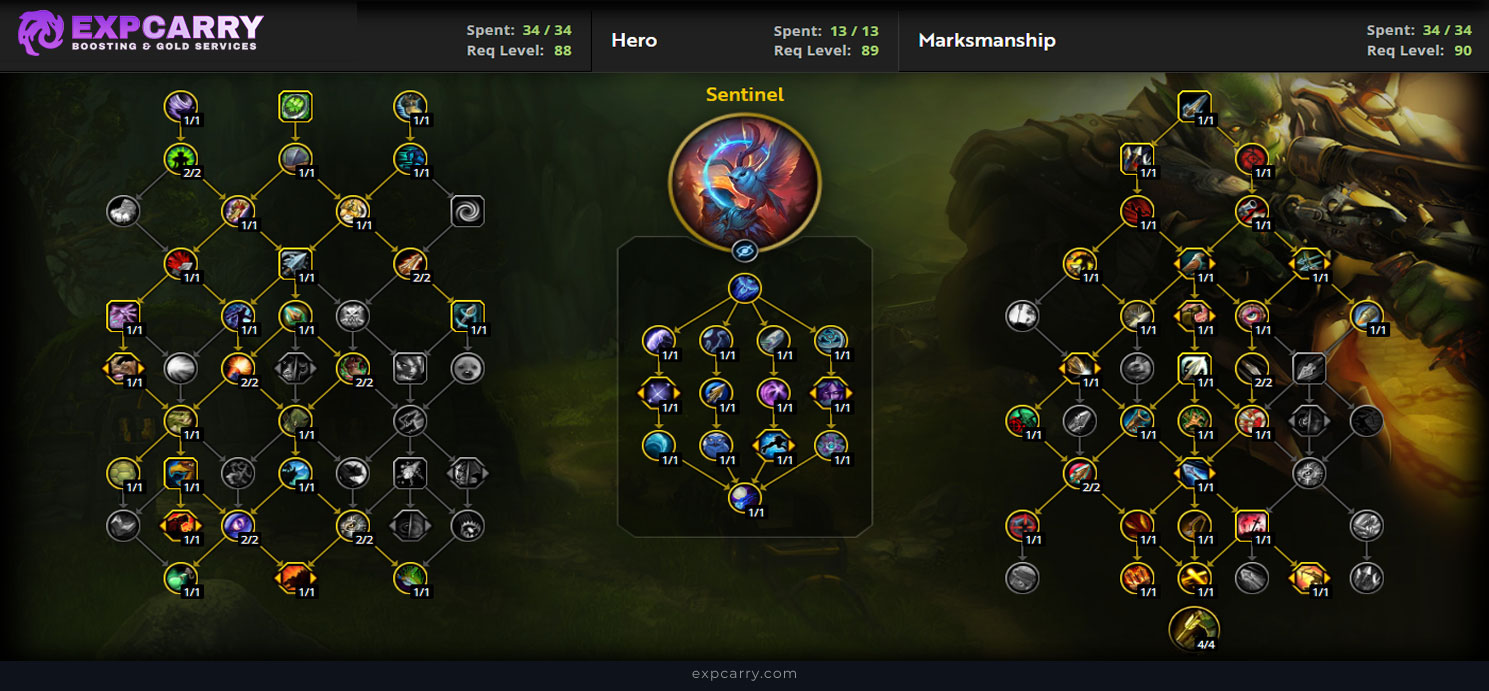
Task: Pick the unlearned grey seal face talent
Action: (467, 367)
